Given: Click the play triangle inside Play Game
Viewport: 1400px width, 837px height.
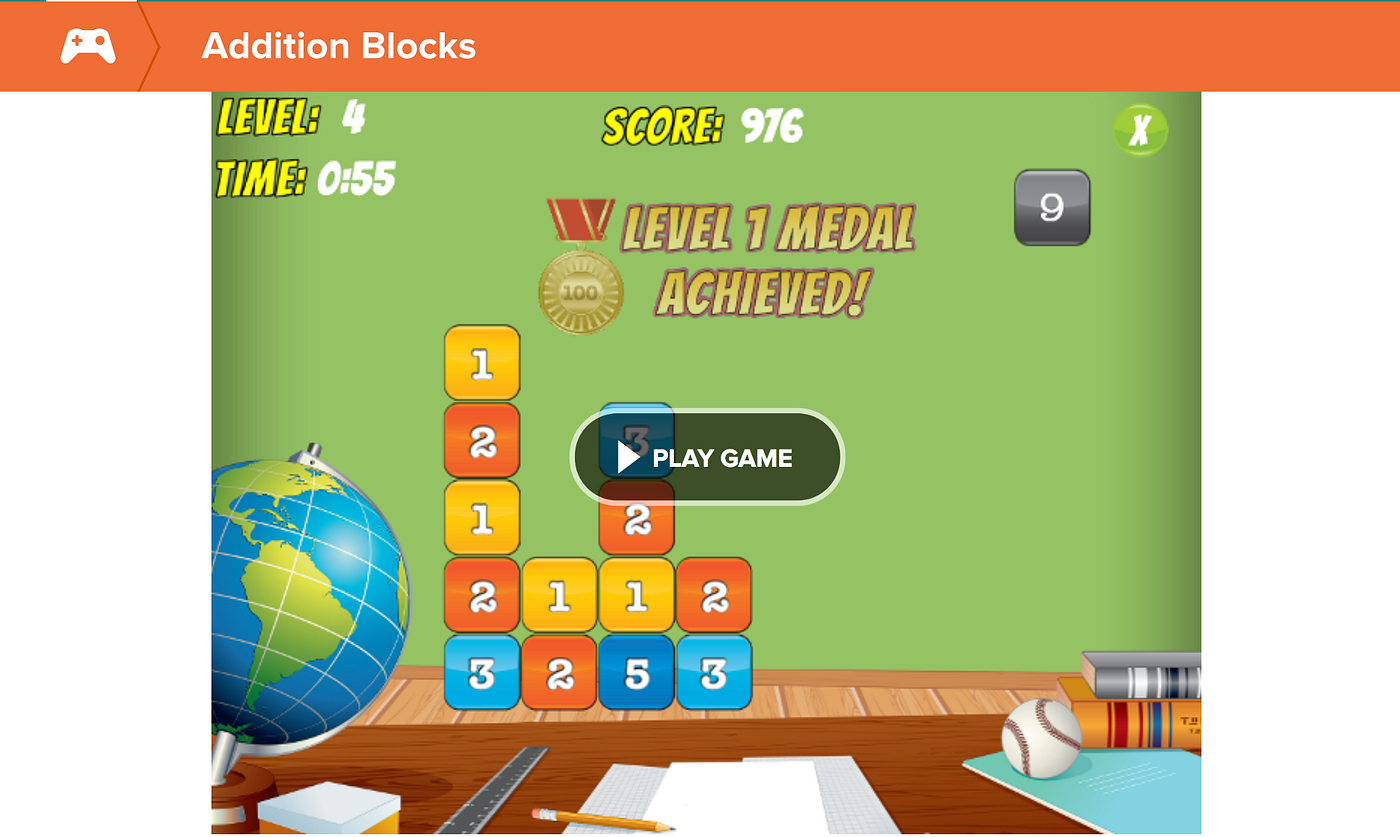Looking at the screenshot, I should tap(627, 458).
